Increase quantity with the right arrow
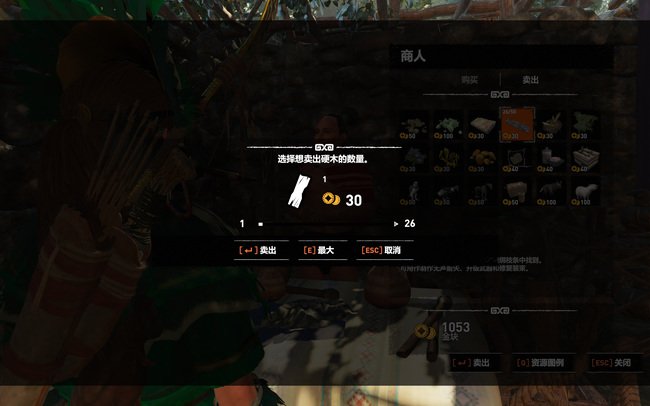Viewport: 650px width, 406px height. [x=397, y=224]
